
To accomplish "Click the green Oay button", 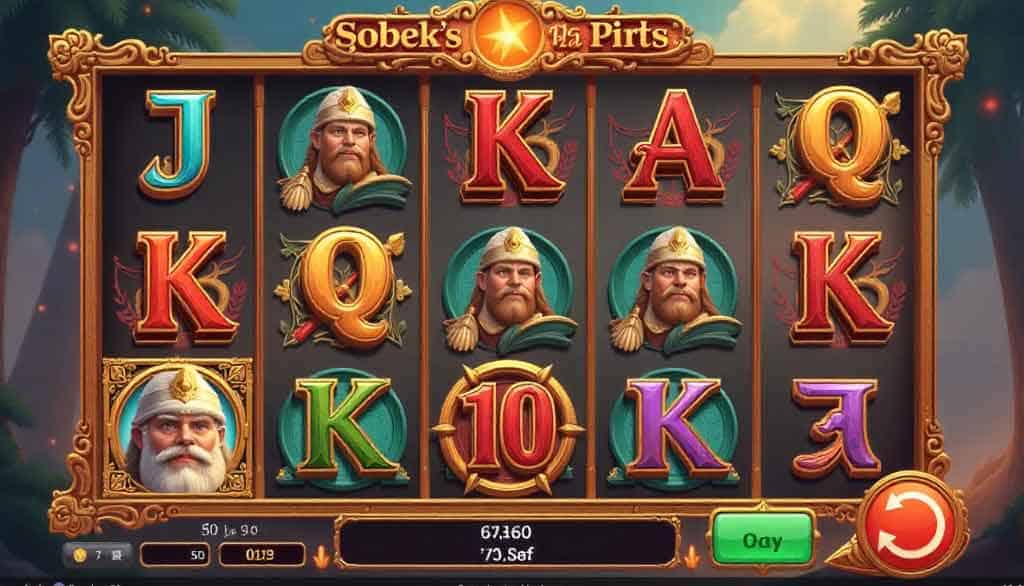I will point(762,540).
